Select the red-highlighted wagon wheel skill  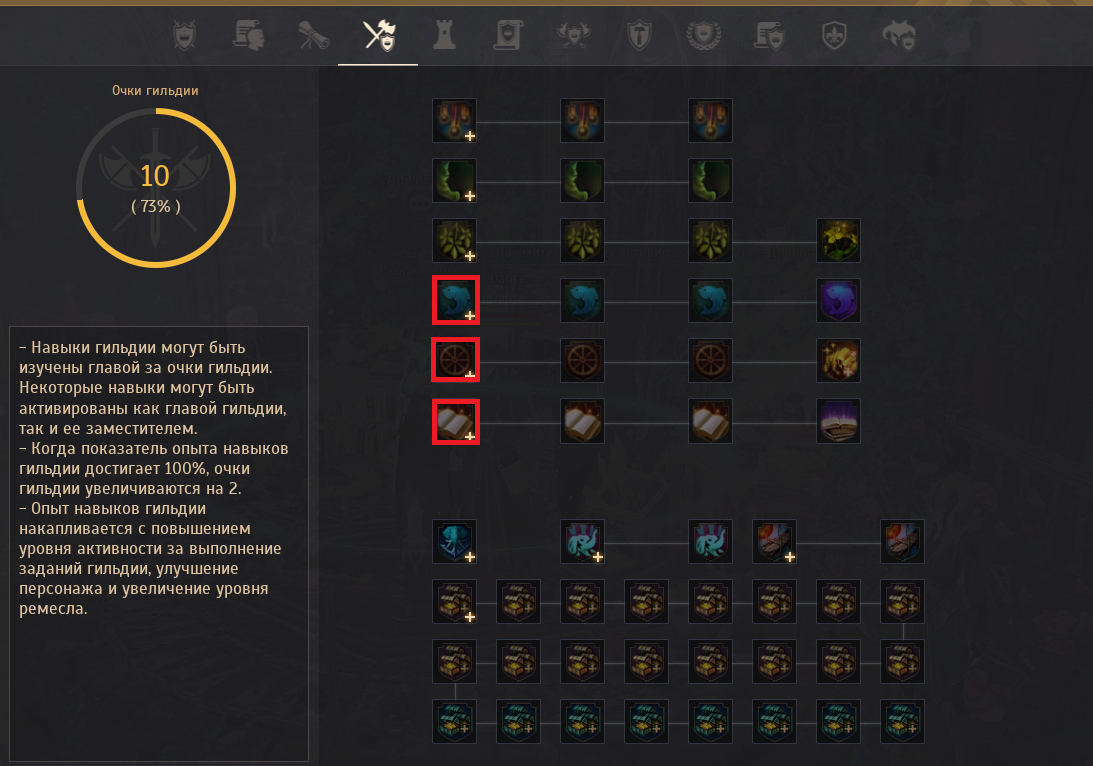tap(455, 360)
